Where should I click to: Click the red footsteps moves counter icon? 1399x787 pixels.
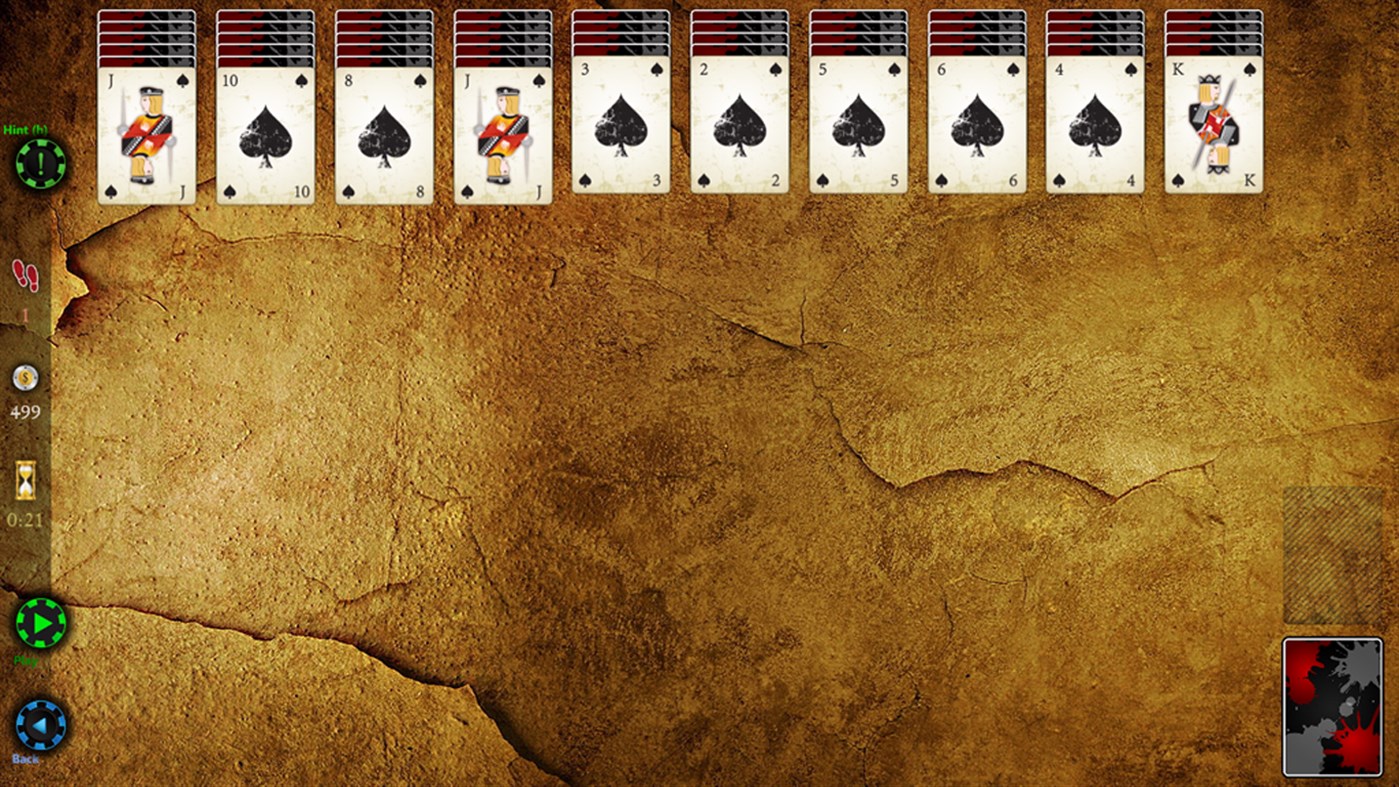(24, 276)
